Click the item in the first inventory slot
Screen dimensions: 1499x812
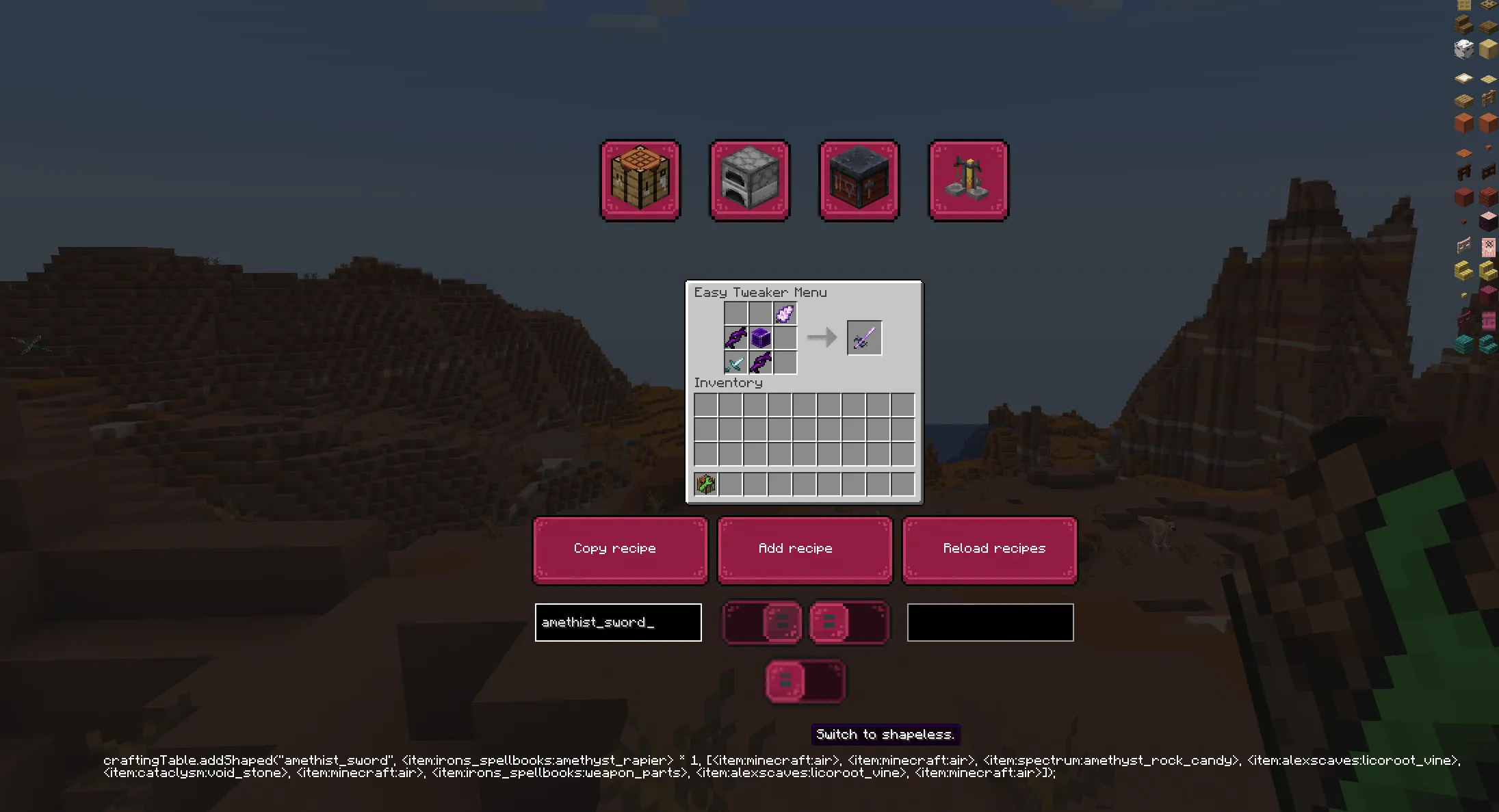[x=706, y=484]
